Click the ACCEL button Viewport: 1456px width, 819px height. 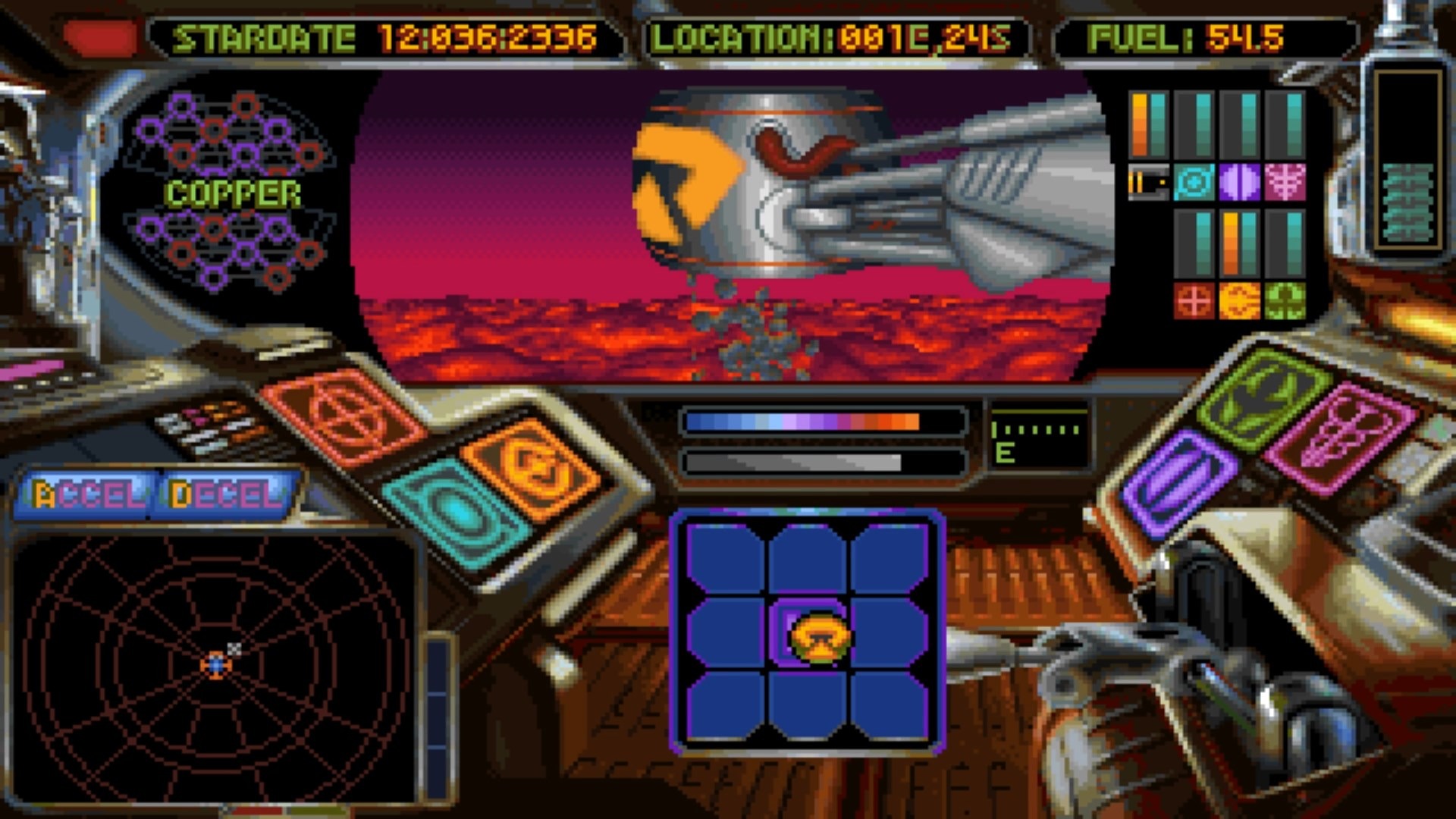(87, 495)
